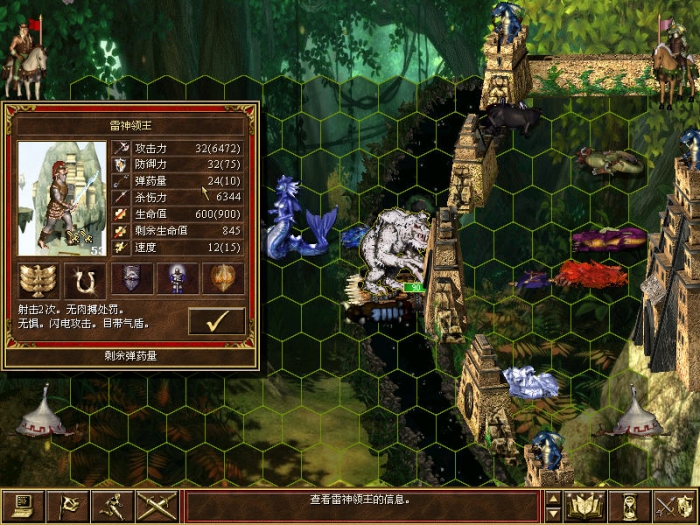Viewport: 700px width, 525px height.
Task: Choose Wait with the hourglass button
Action: 629,506
